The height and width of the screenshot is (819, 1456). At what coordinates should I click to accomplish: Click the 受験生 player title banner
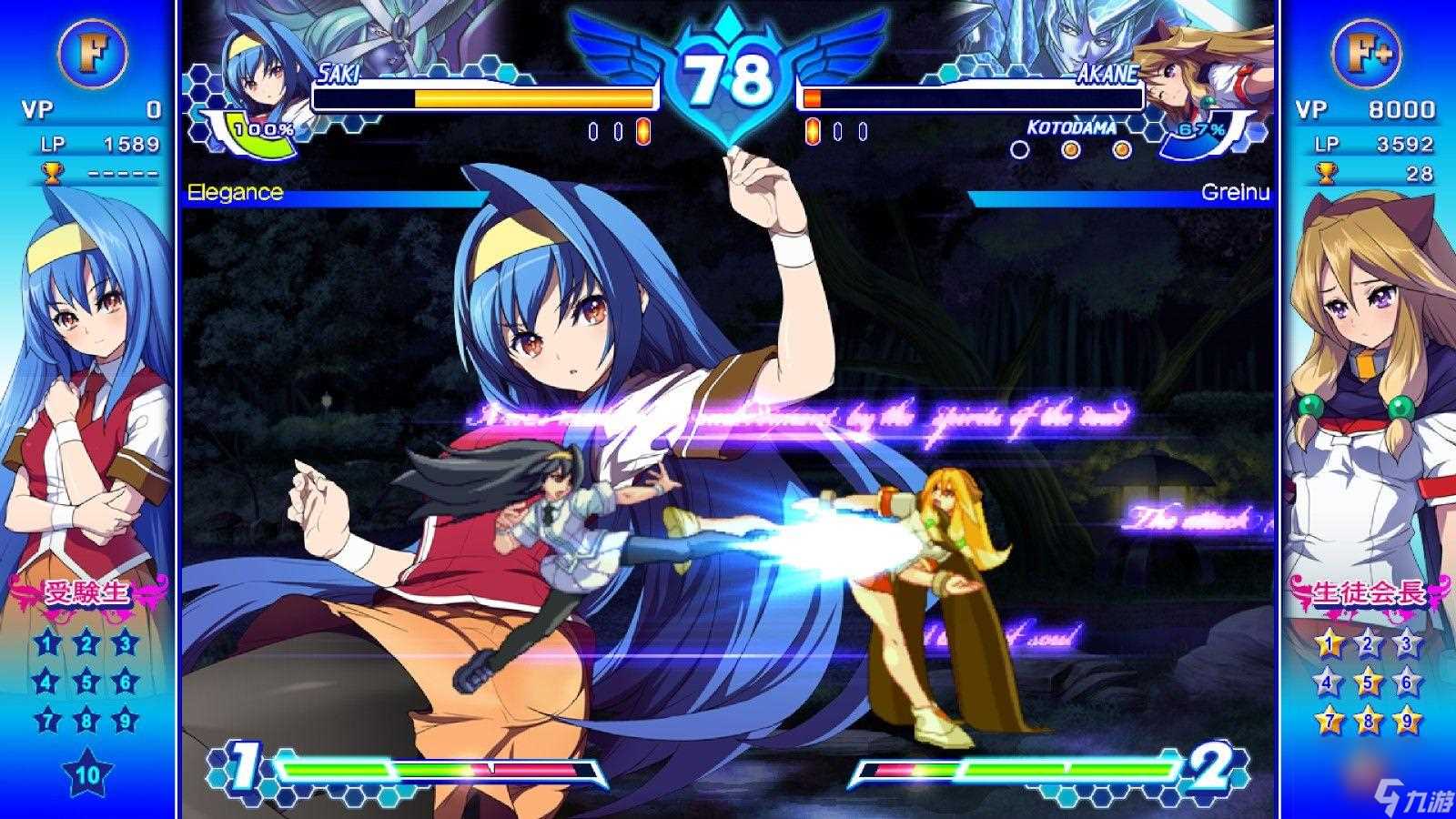pyautogui.click(x=88, y=594)
